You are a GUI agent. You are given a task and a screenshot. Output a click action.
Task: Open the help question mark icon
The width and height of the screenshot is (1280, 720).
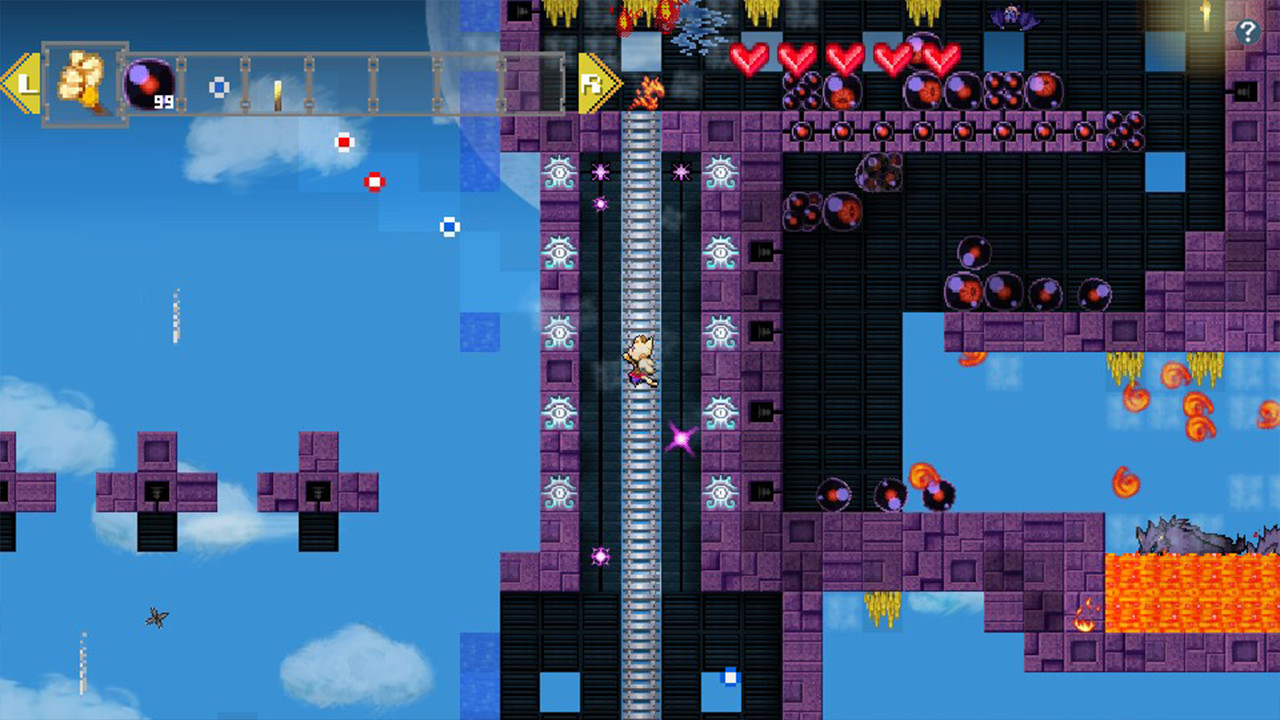point(1247,32)
